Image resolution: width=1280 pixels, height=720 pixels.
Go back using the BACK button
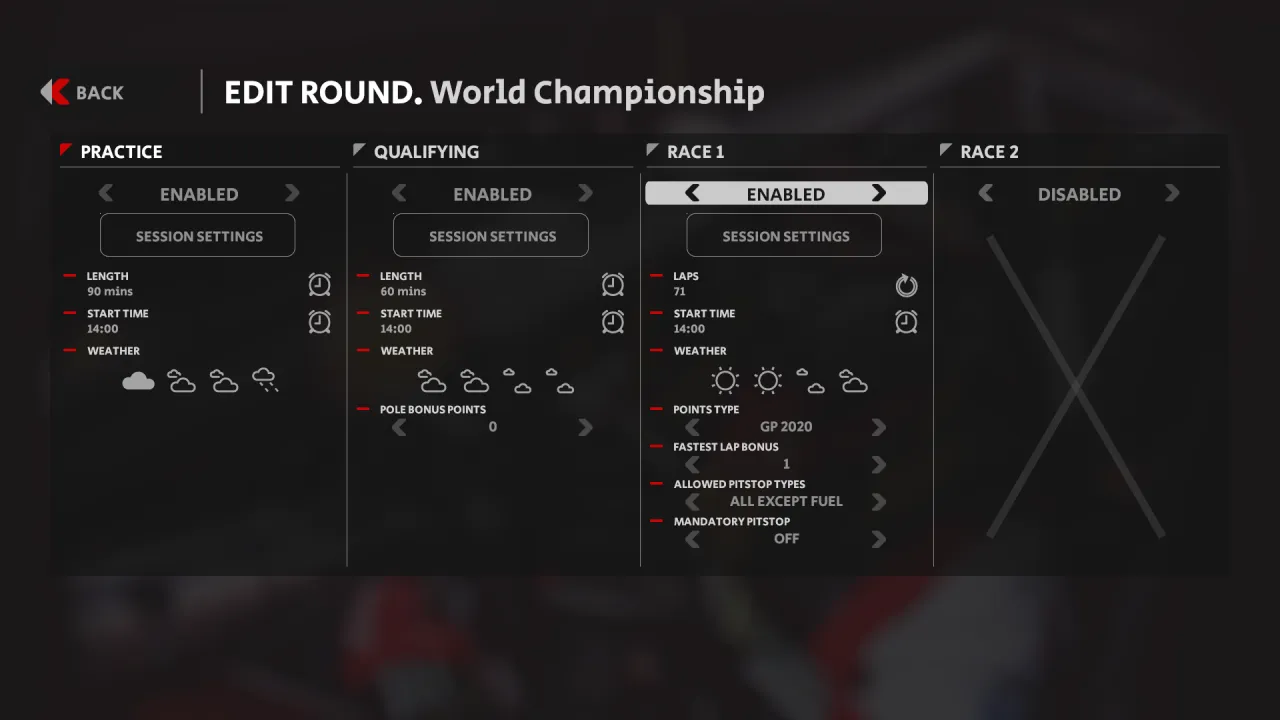(83, 92)
